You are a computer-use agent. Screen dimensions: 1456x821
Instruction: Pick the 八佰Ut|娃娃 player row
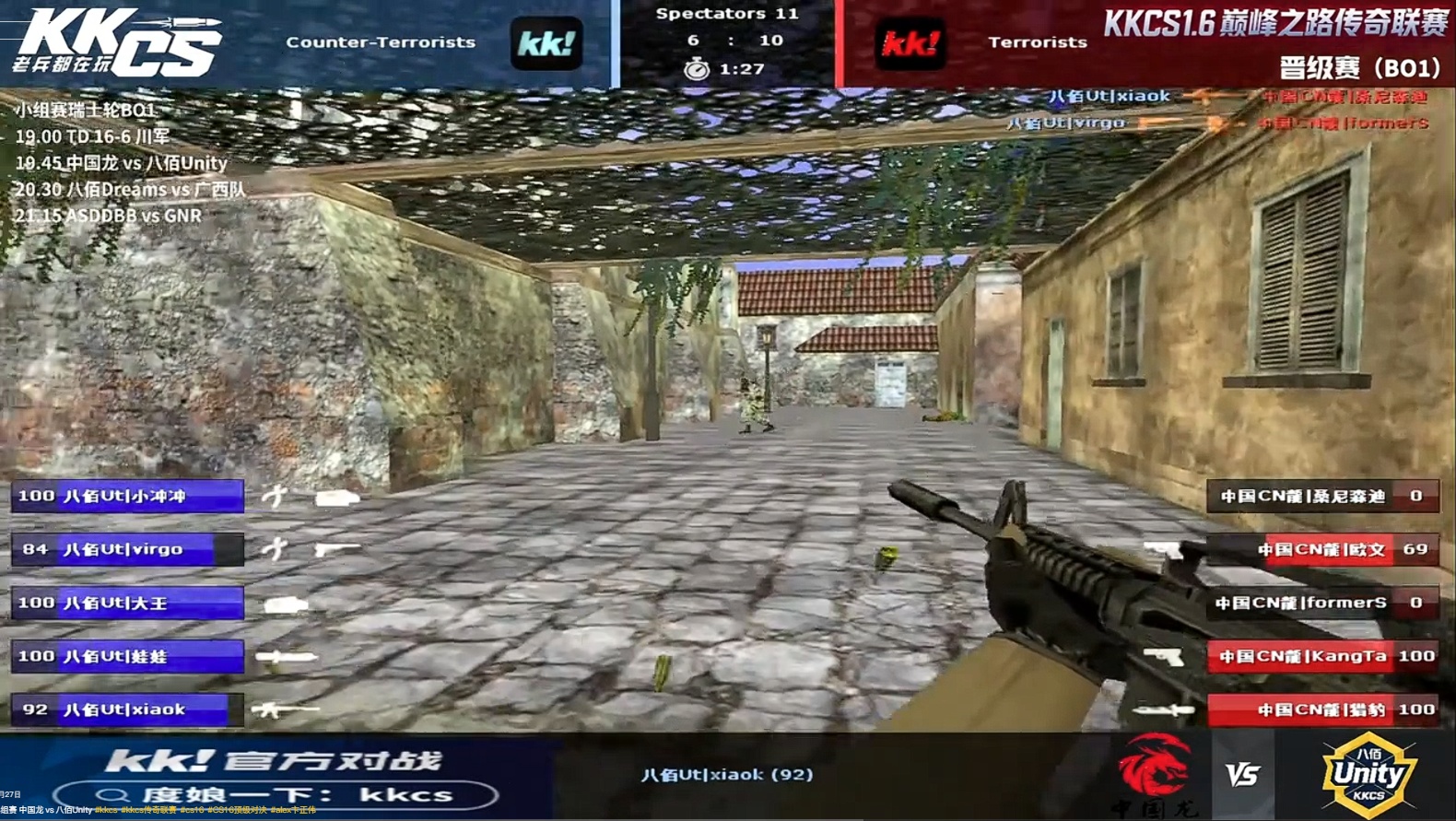point(127,656)
